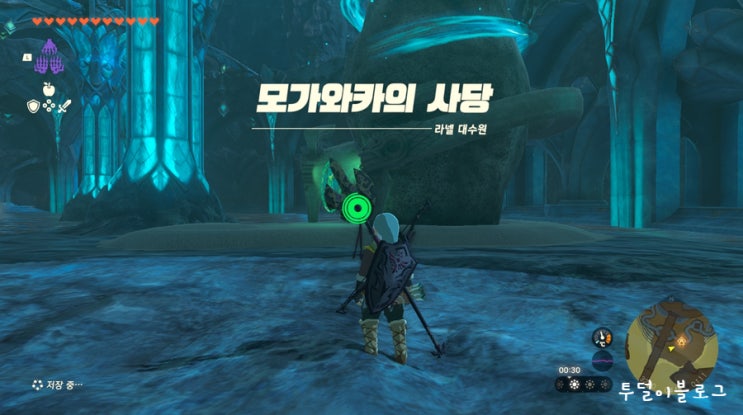This screenshot has width=743, height=415.
Task: Click the noise level indicator
Action: [x=602, y=361]
